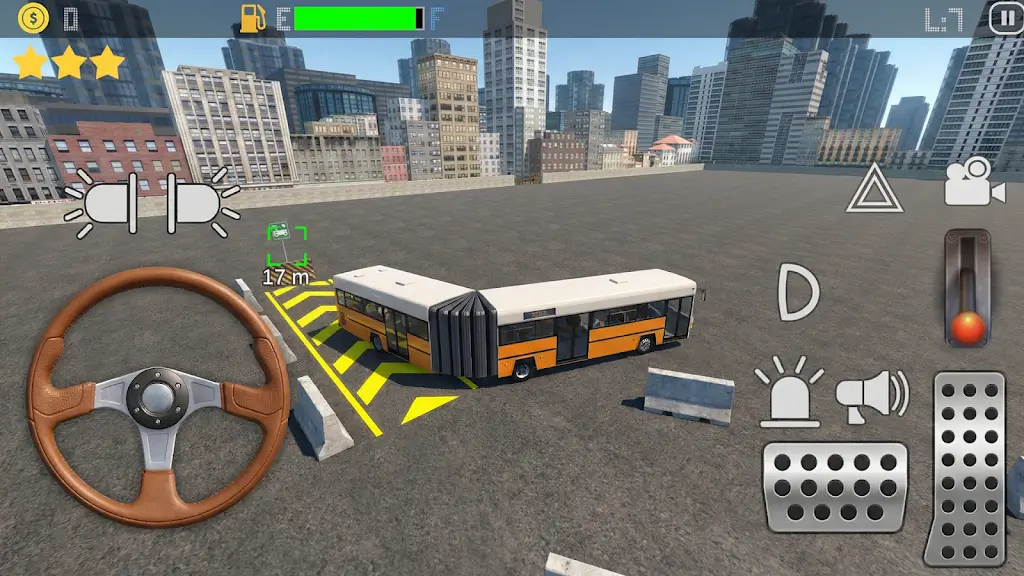This screenshot has height=576, width=1024.
Task: Sound the megaphone horn
Action: 871,394
